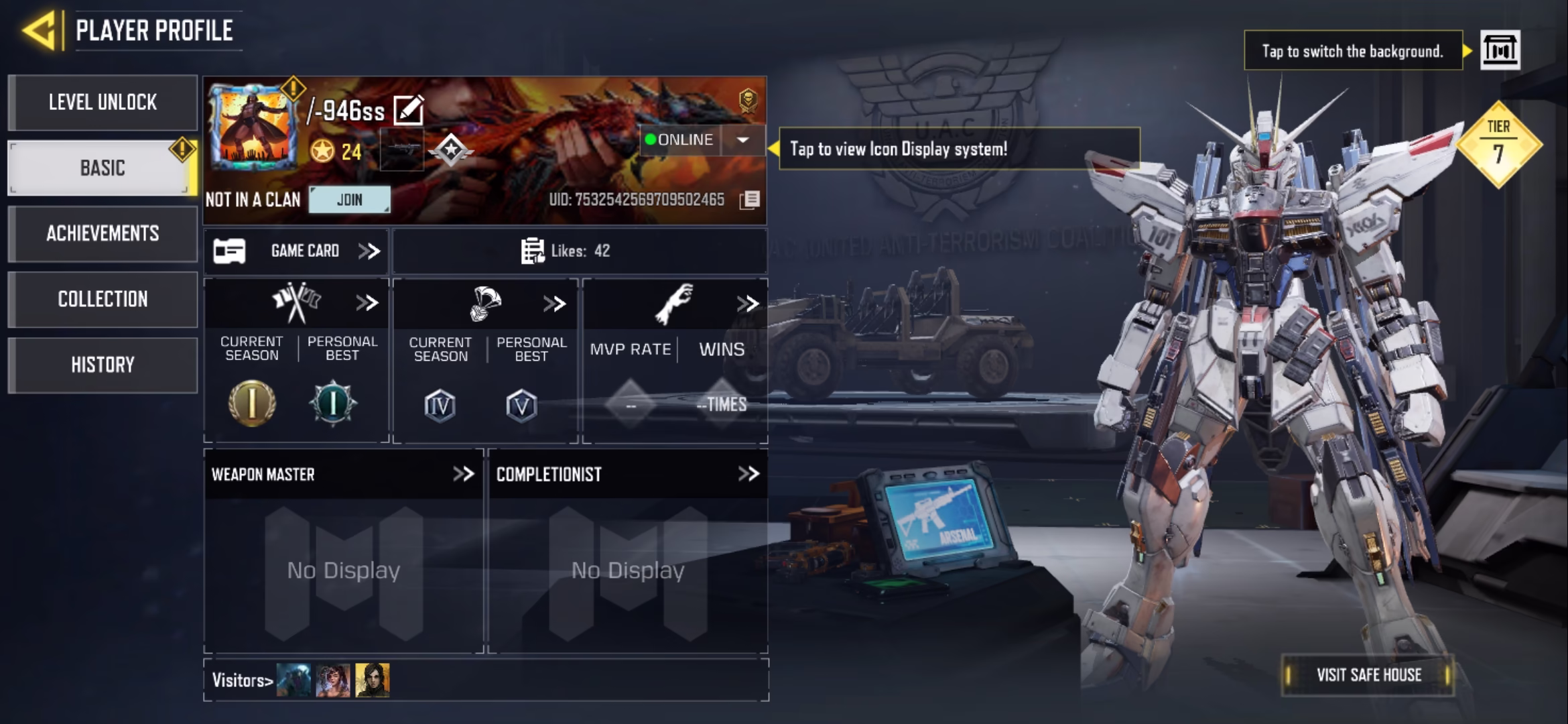
Task: Expand the Completionist panel
Action: tap(748, 475)
